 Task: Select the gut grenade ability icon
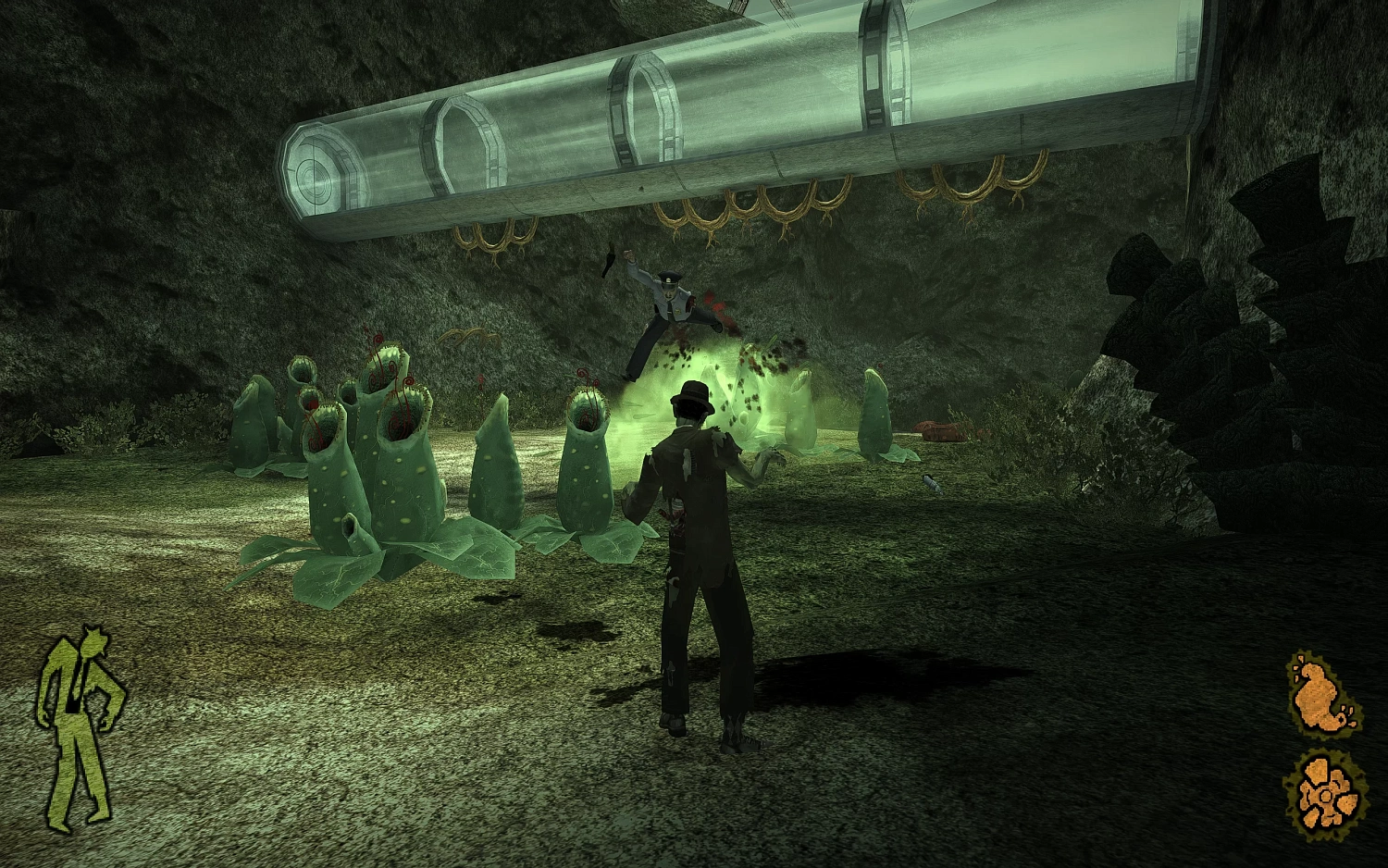(1324, 694)
